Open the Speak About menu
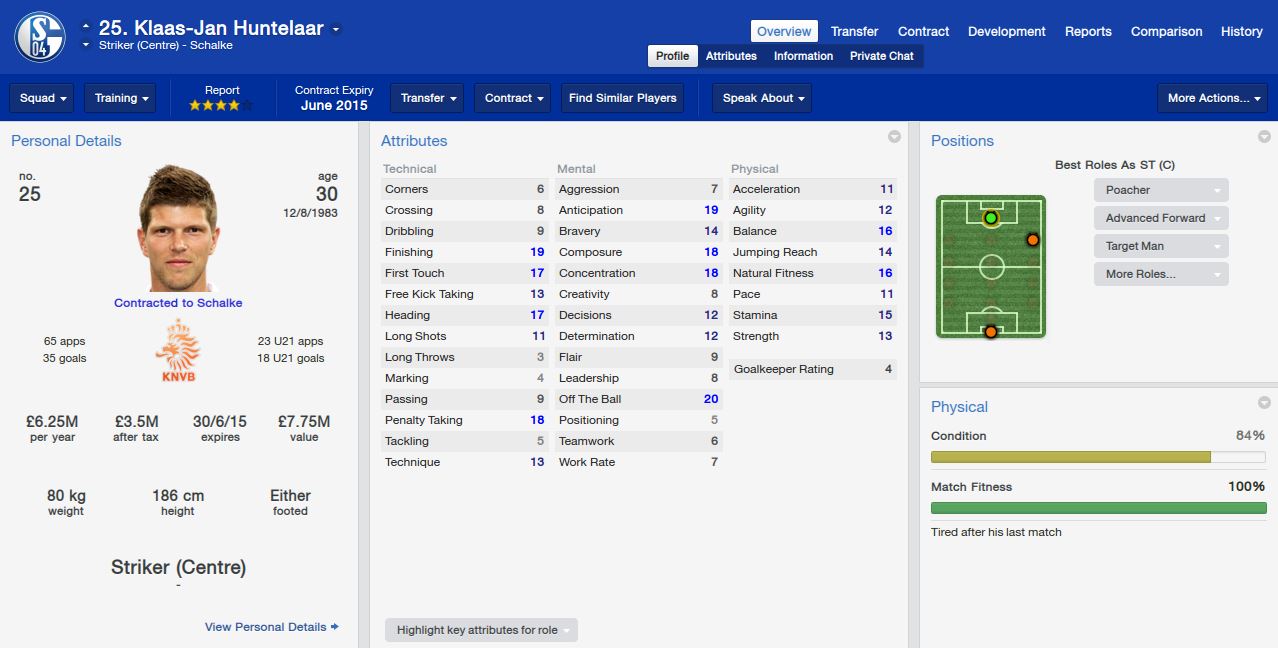The height and width of the screenshot is (648, 1278). (x=761, y=98)
